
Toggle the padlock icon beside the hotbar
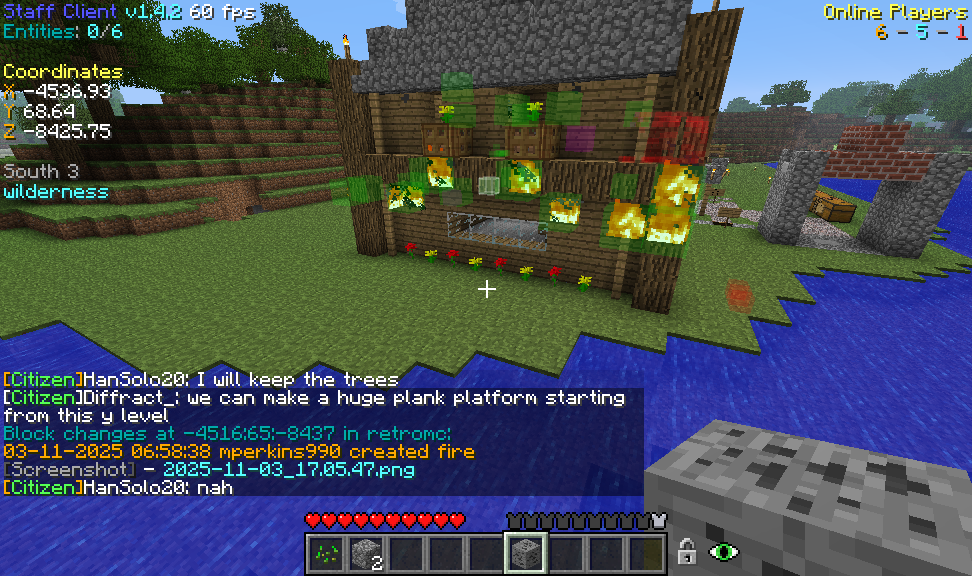pos(687,551)
